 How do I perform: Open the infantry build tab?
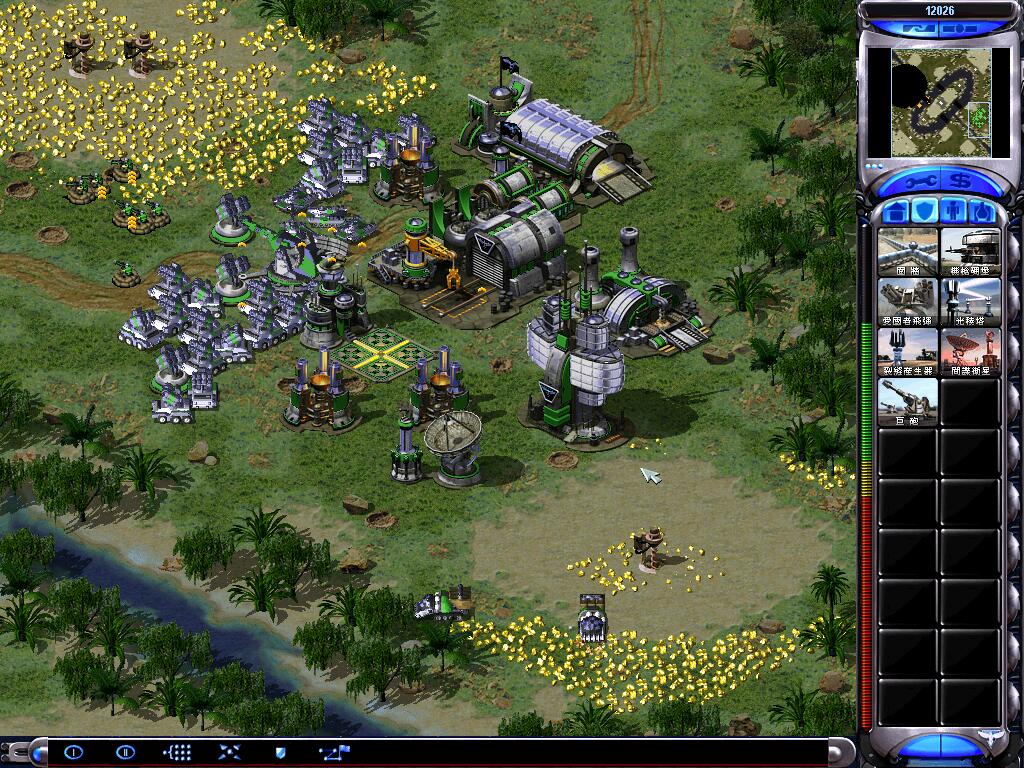point(953,211)
